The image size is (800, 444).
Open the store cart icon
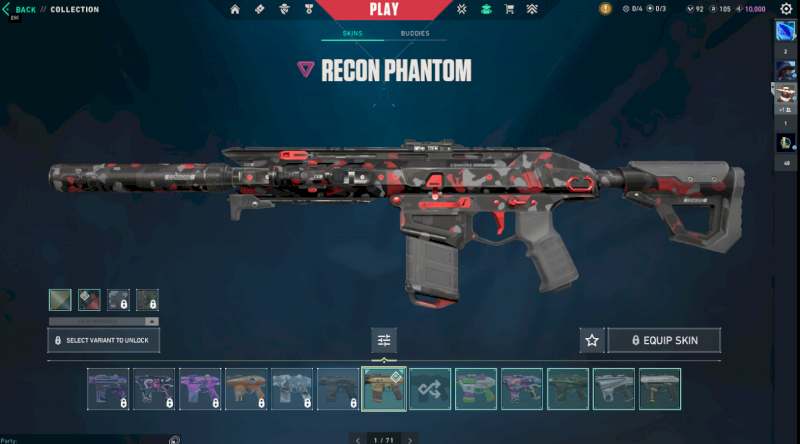point(509,10)
